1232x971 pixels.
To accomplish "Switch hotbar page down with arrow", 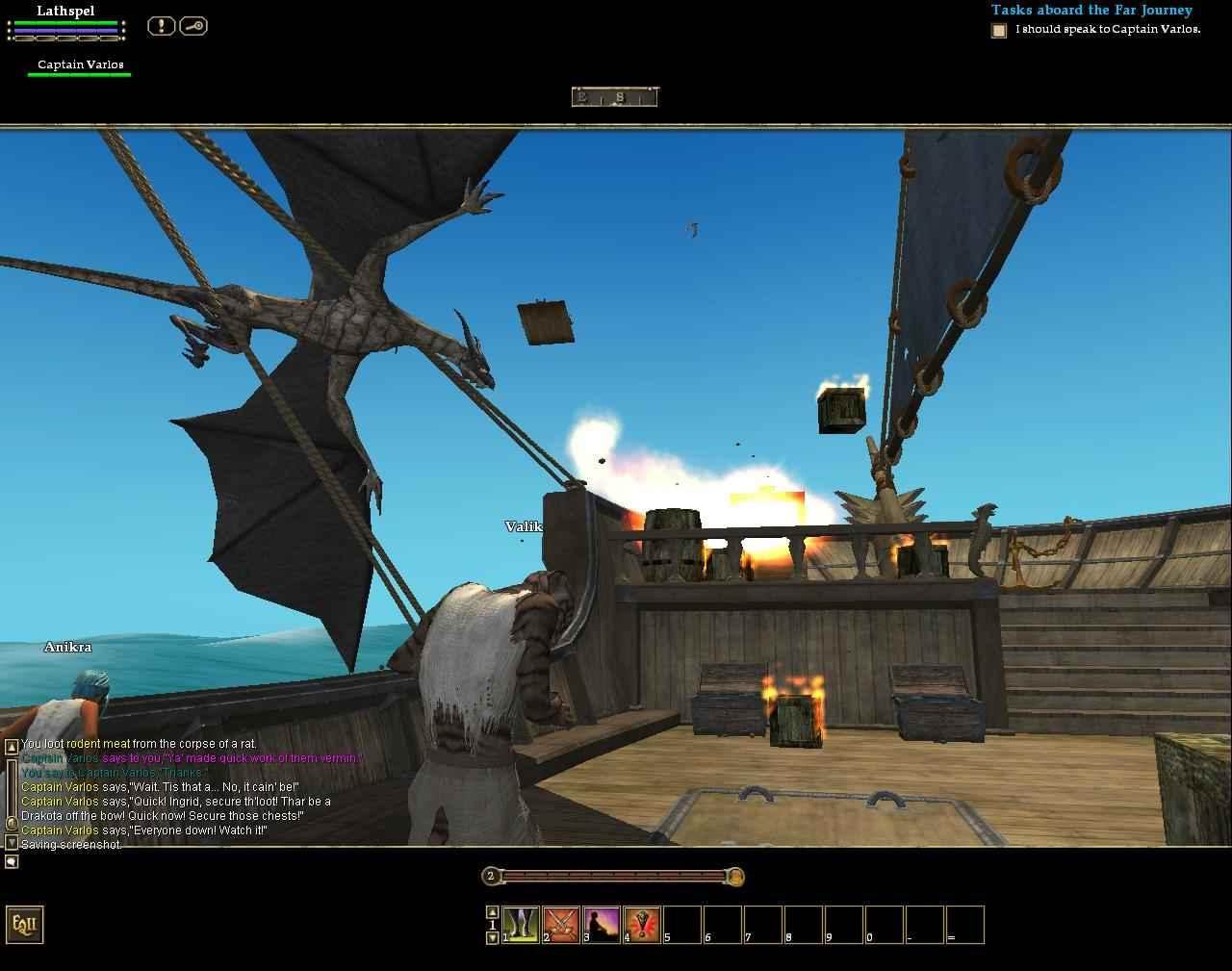I will coord(492,937).
